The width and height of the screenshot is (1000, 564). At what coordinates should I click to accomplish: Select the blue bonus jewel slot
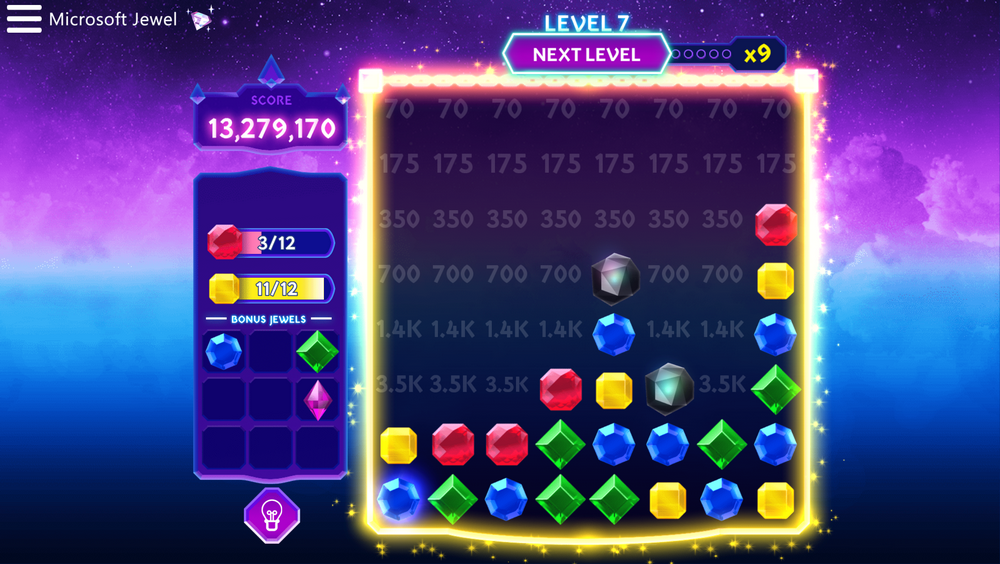pyautogui.click(x=223, y=352)
